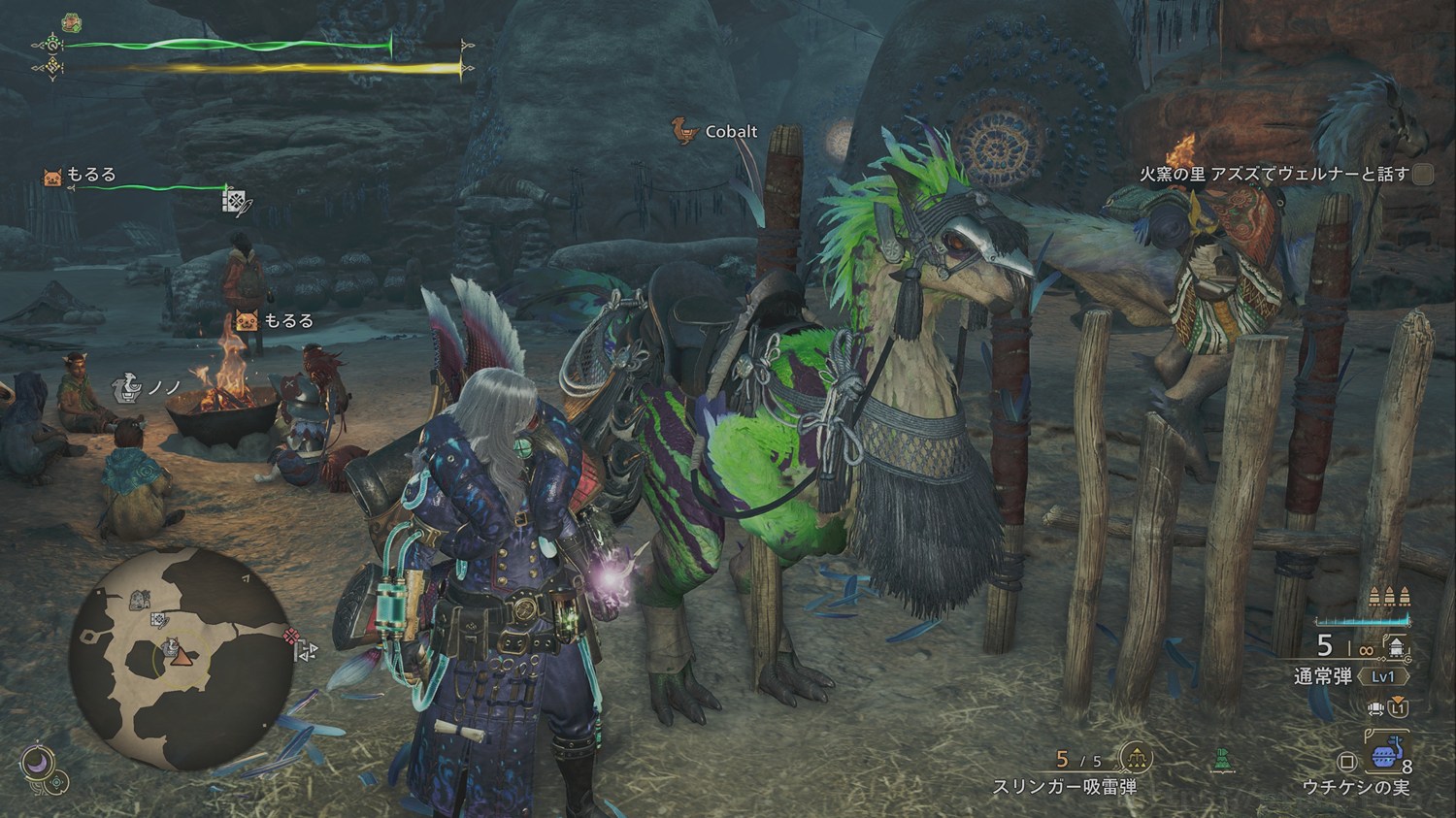The image size is (1456, 818).
Task: Click the player arrow marker on minimap
Action: tap(180, 655)
